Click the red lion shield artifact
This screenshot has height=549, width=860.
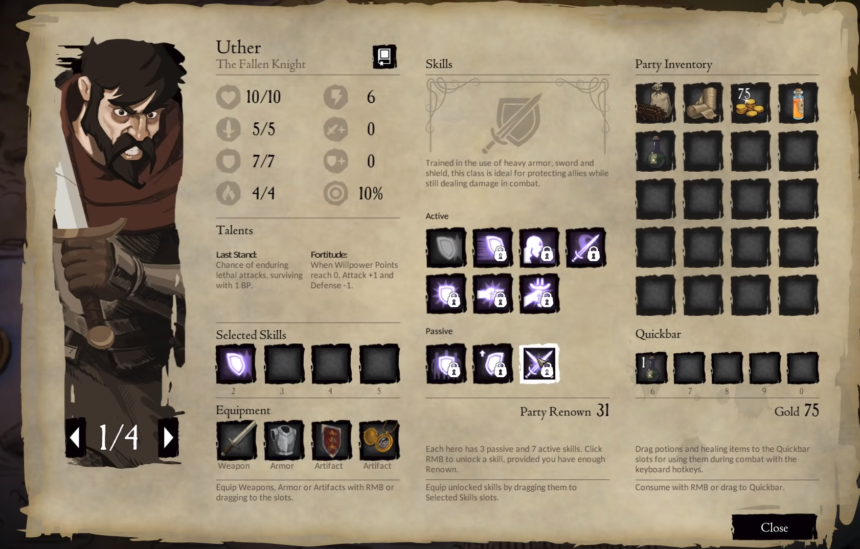(x=331, y=440)
